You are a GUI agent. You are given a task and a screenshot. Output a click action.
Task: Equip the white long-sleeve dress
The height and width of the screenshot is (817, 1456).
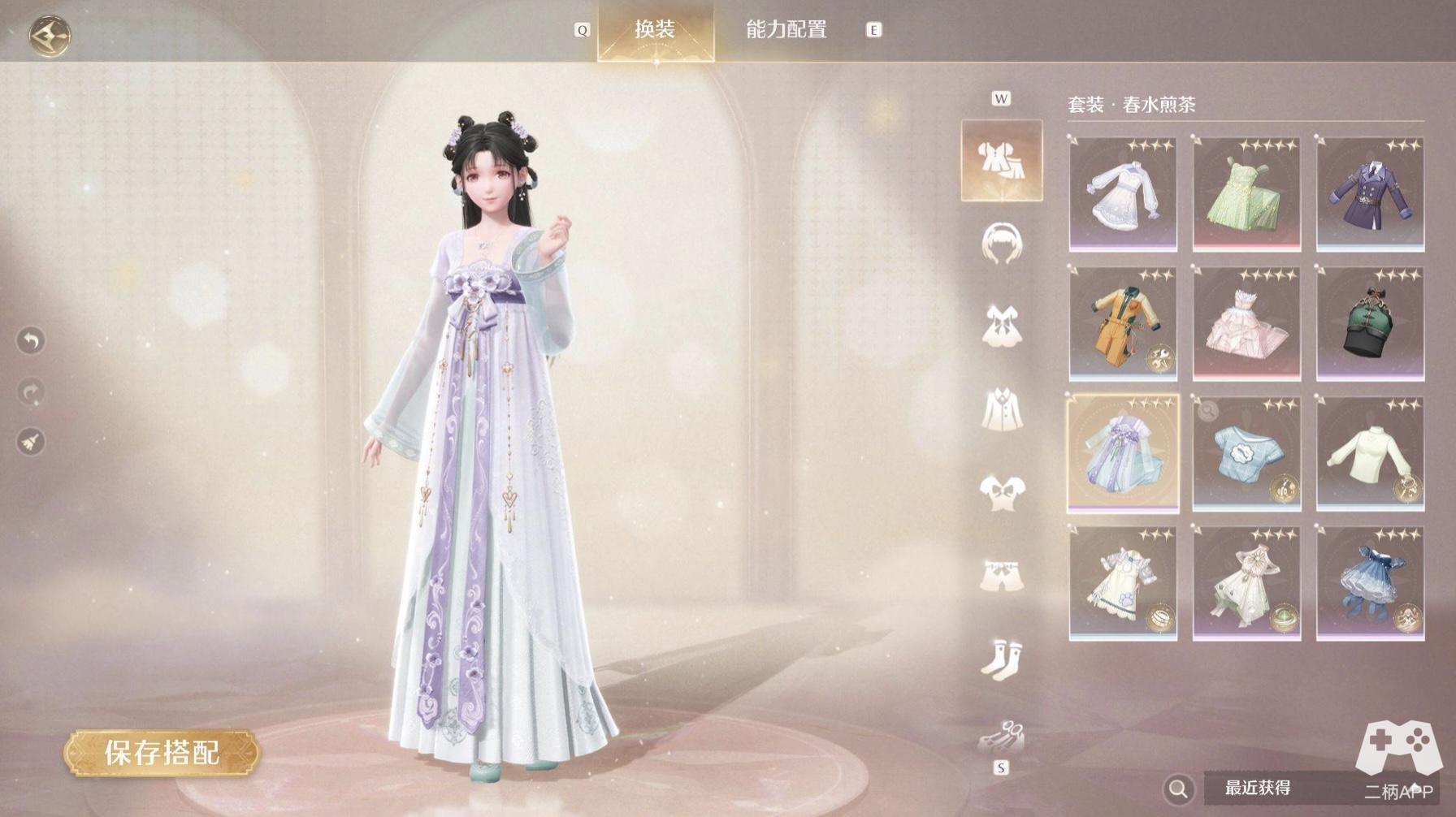click(x=1123, y=195)
